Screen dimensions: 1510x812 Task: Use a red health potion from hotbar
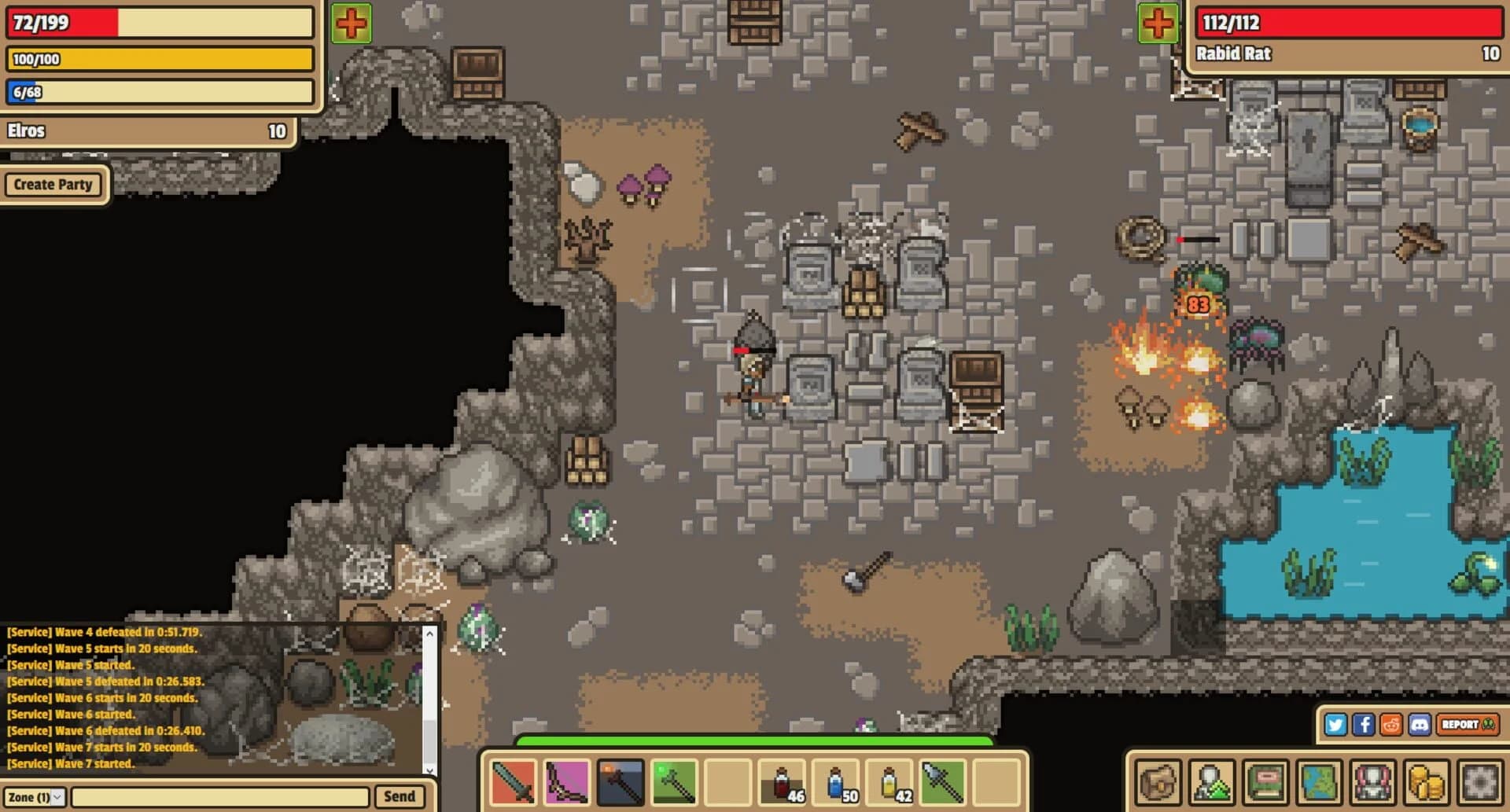coord(783,784)
